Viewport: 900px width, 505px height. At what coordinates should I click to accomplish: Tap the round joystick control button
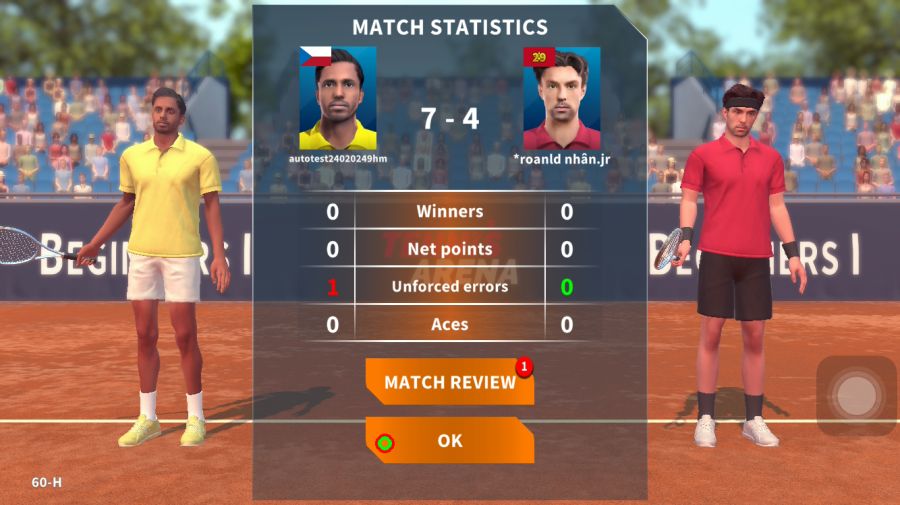point(856,396)
